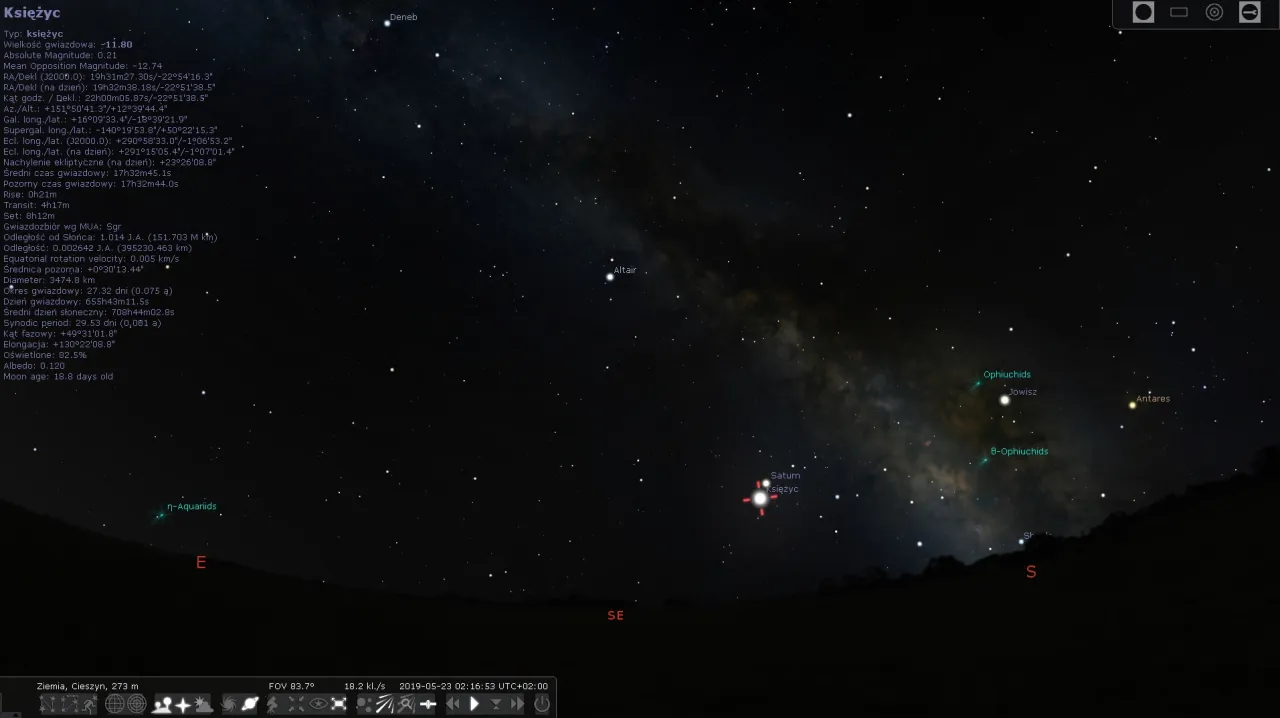The width and height of the screenshot is (1280, 718).
Task: Toggle planet labels ringed-planet icon
Action: (250, 704)
